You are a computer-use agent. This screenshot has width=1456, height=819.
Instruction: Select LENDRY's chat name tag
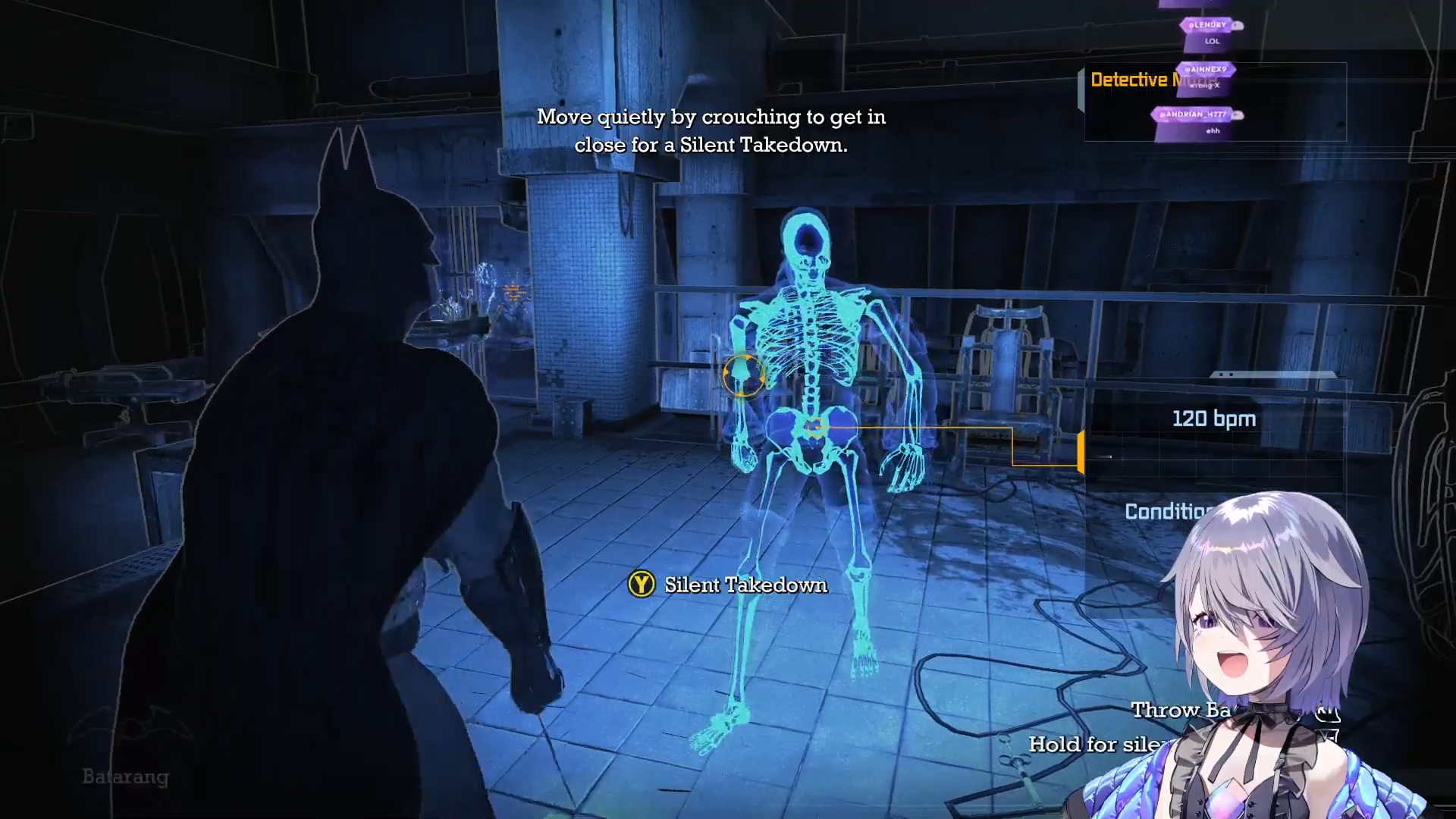1210,25
